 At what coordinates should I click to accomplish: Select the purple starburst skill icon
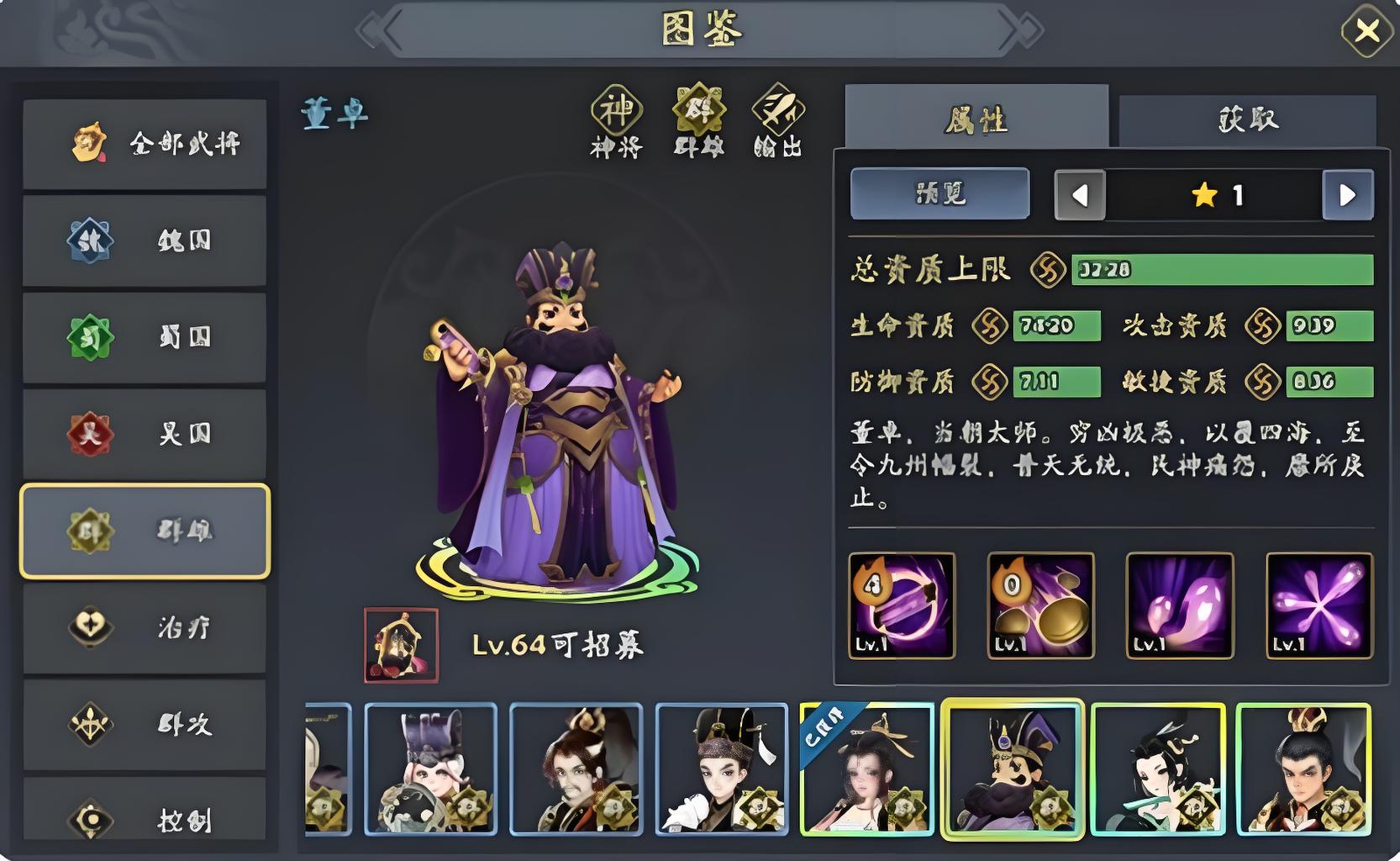(x=1319, y=605)
